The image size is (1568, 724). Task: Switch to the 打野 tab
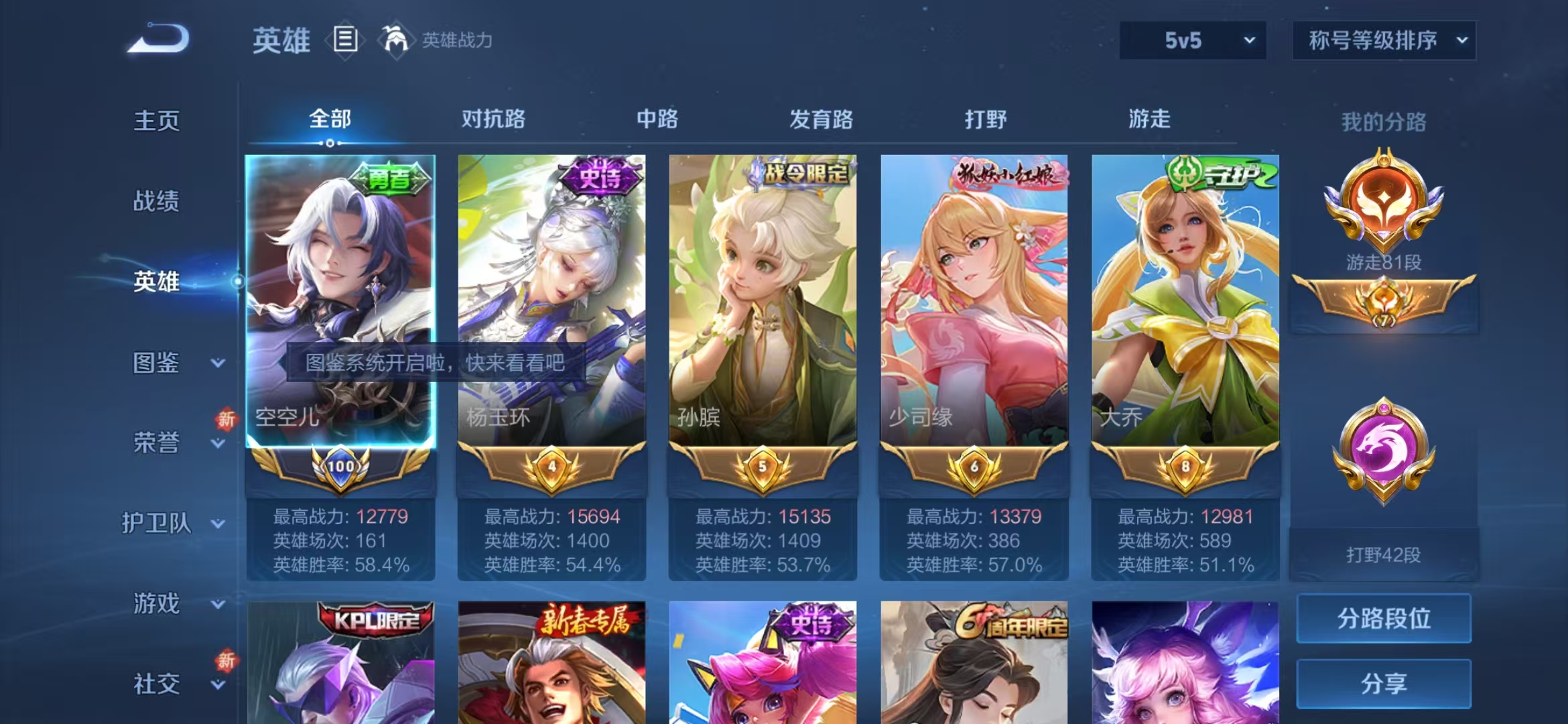click(985, 119)
